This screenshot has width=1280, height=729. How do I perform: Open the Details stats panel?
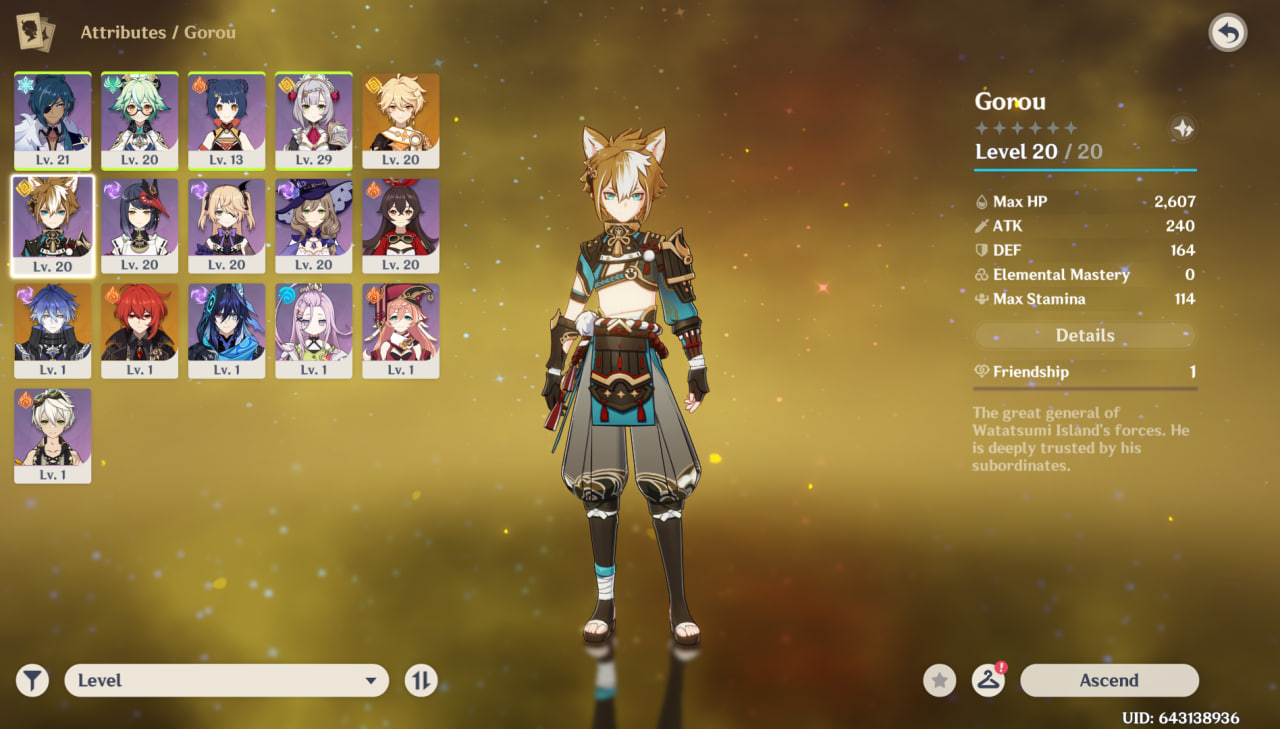pos(1085,336)
